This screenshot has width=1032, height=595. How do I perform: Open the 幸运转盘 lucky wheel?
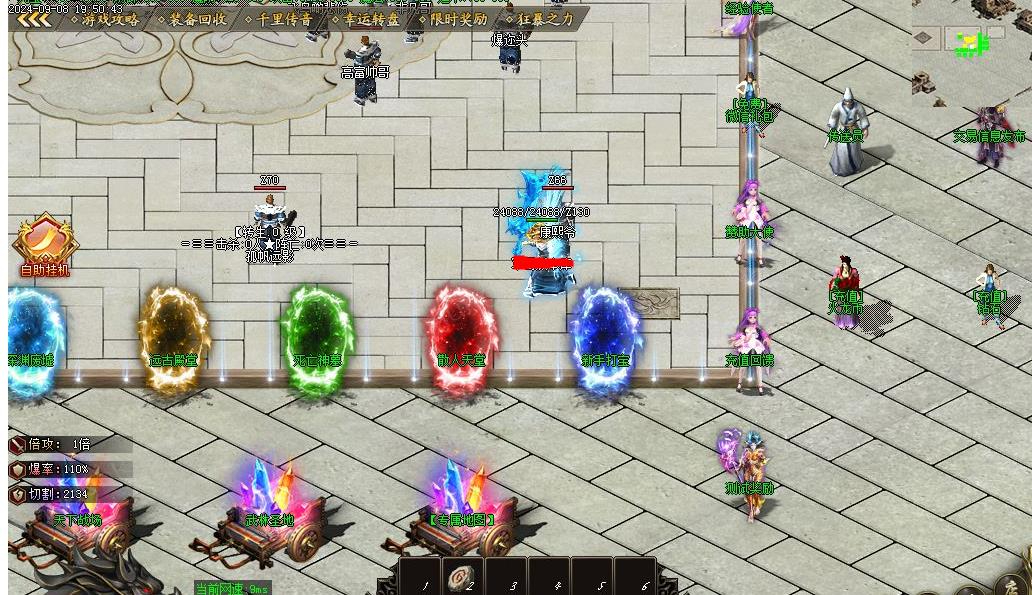370,19
